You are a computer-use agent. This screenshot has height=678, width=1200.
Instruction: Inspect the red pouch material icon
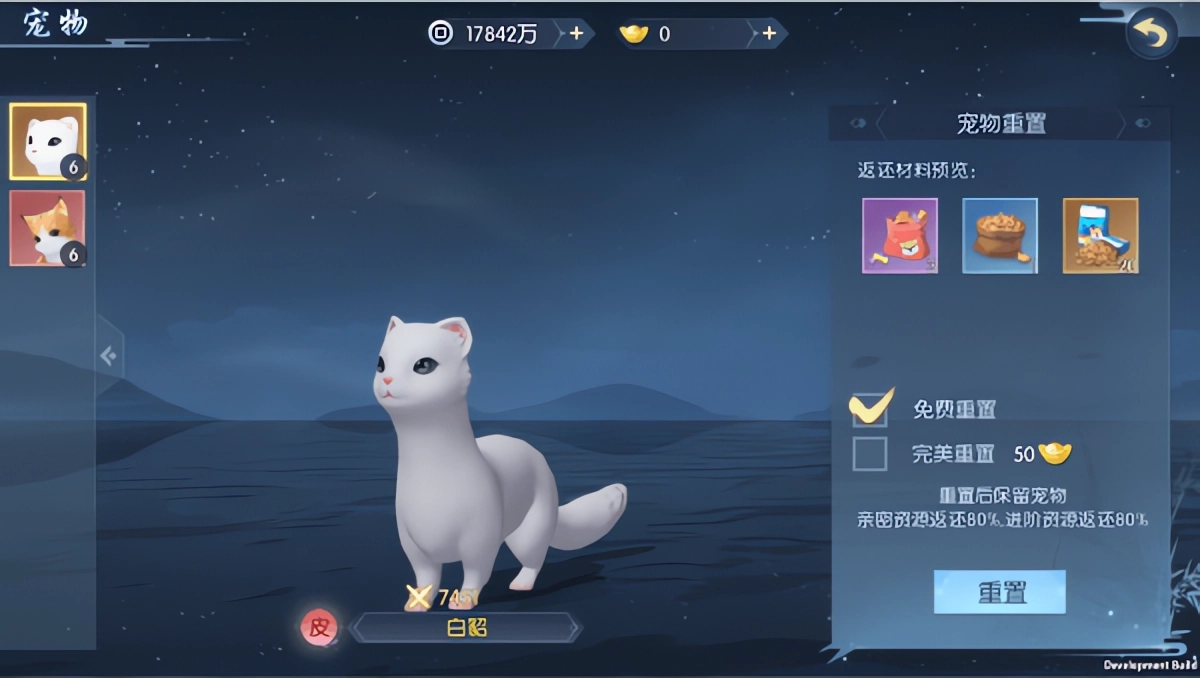click(900, 236)
